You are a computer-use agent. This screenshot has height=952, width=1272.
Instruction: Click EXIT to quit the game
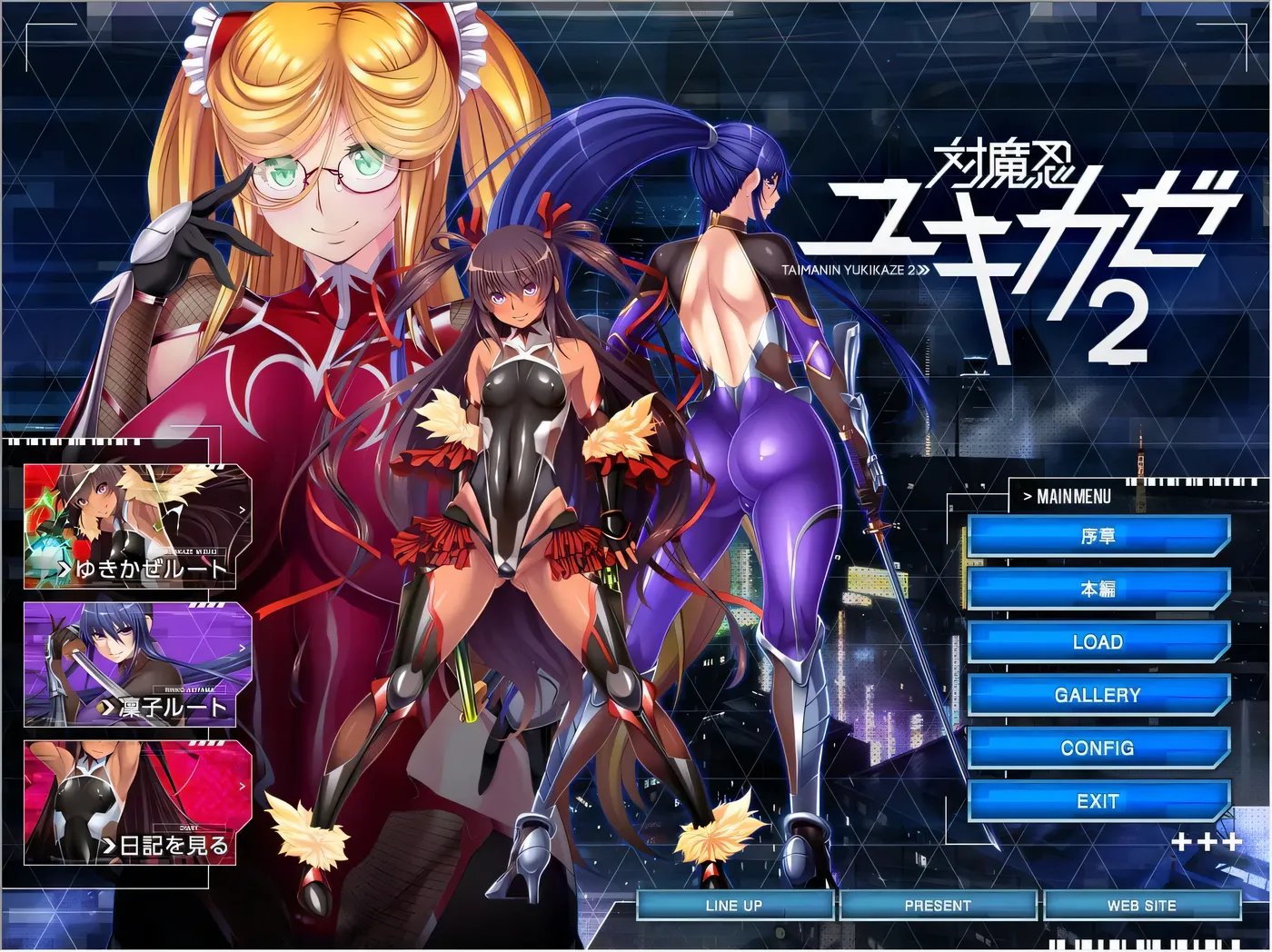click(x=1099, y=800)
